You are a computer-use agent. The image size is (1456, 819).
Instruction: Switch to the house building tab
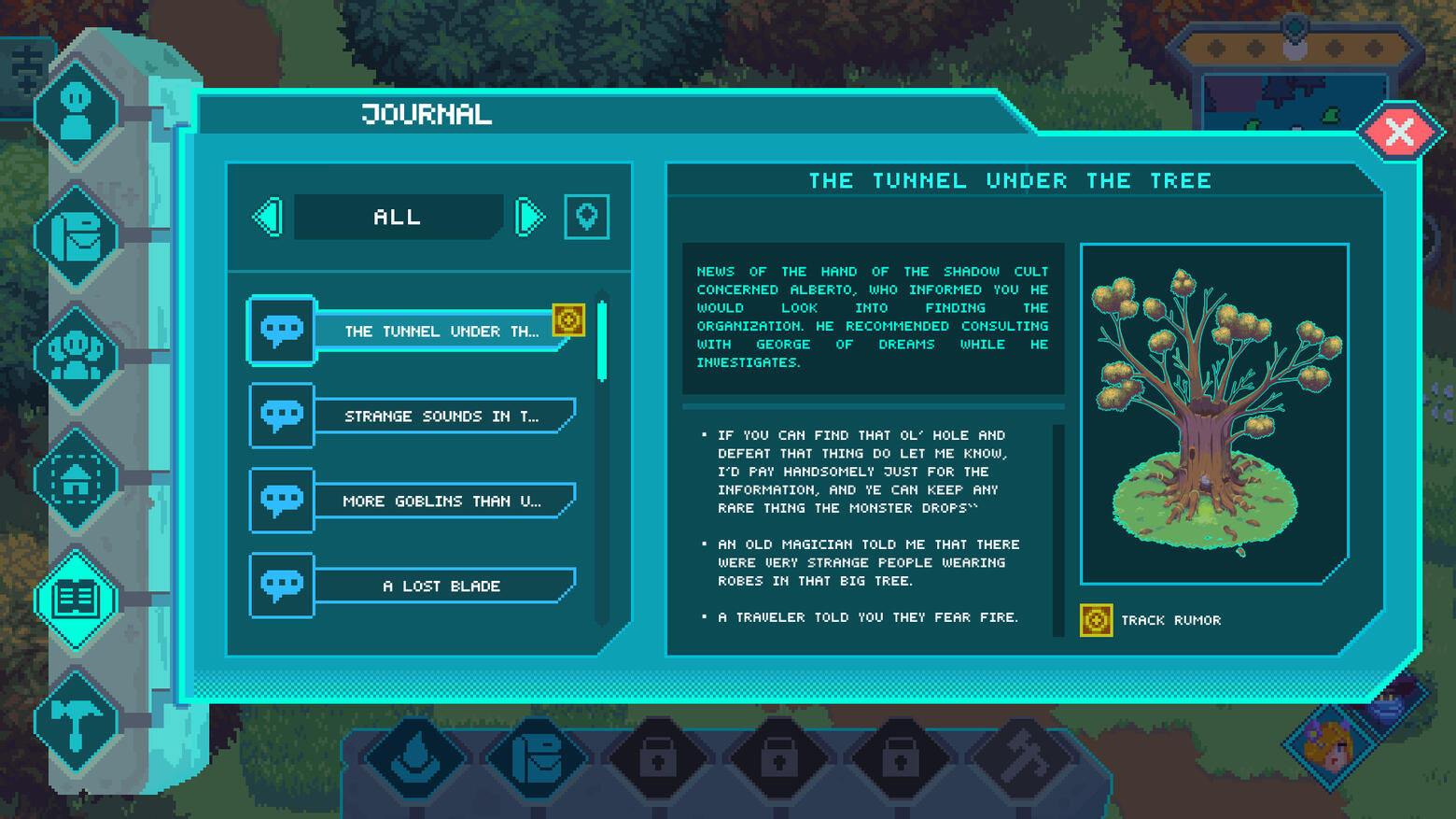pyautogui.click(x=77, y=479)
